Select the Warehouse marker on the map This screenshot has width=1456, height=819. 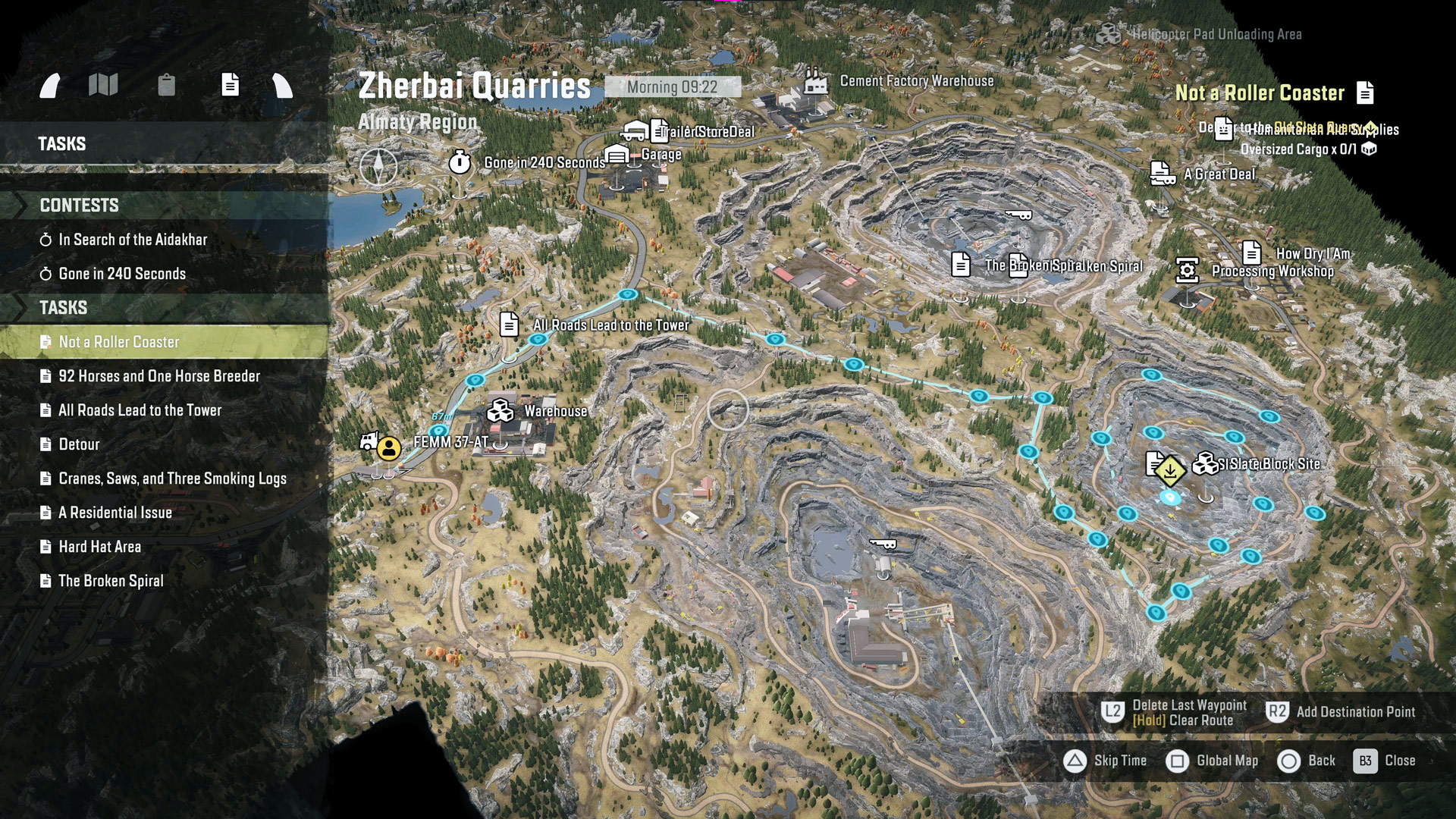pos(500,411)
